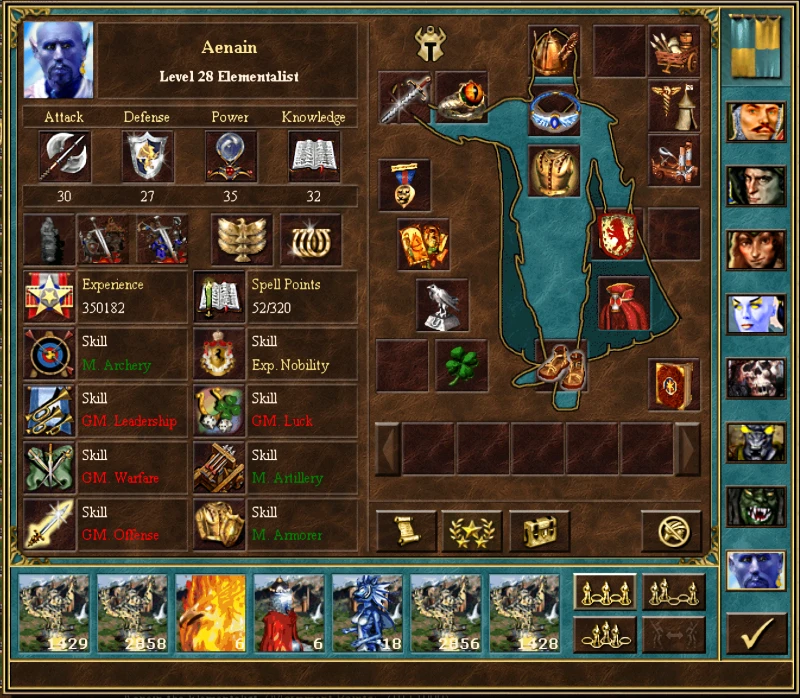Select the red cape artifact
The width and height of the screenshot is (800, 698).
tap(624, 303)
